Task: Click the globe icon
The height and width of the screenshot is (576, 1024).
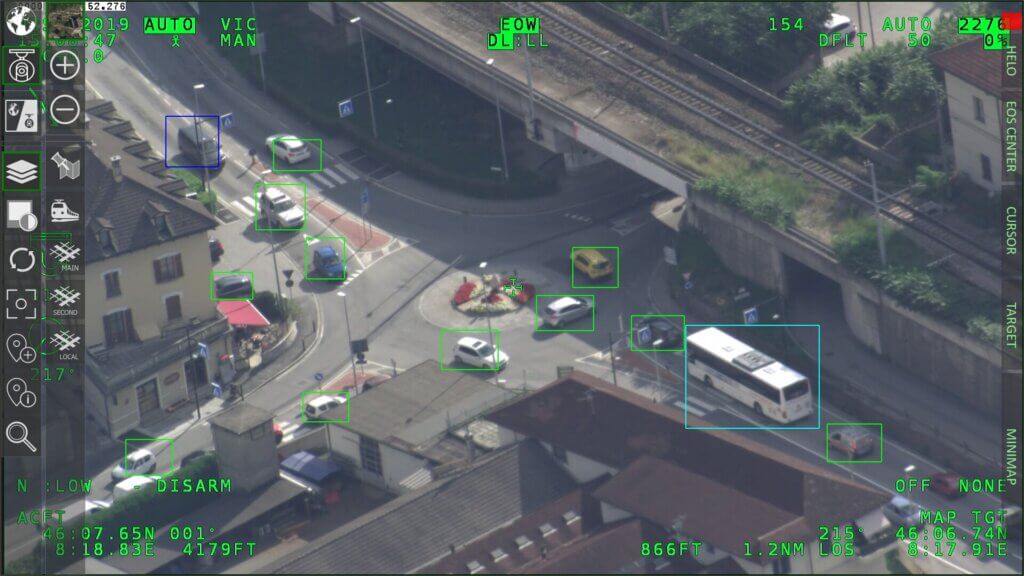Action: (x=21, y=20)
